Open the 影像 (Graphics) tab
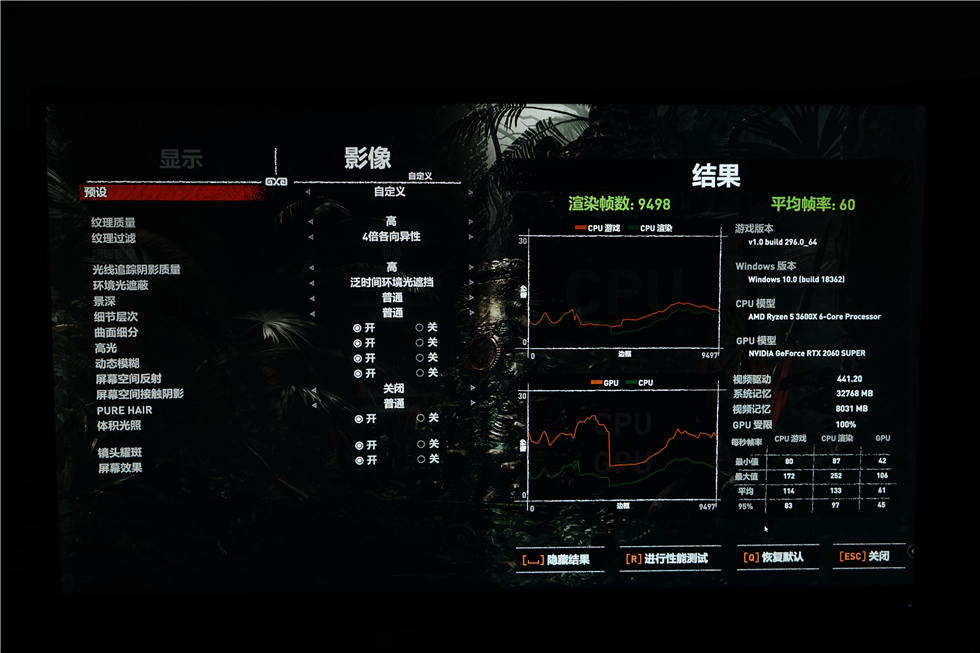 click(x=367, y=157)
